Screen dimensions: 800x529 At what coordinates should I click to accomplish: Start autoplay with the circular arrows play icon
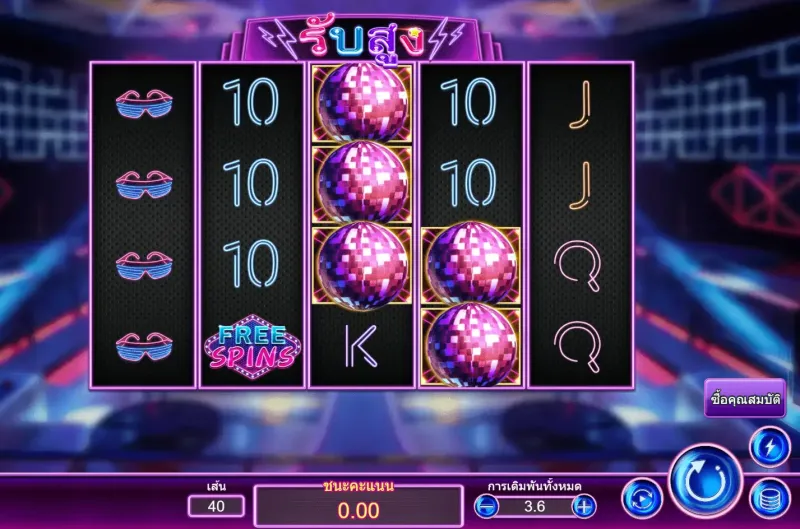point(643,498)
